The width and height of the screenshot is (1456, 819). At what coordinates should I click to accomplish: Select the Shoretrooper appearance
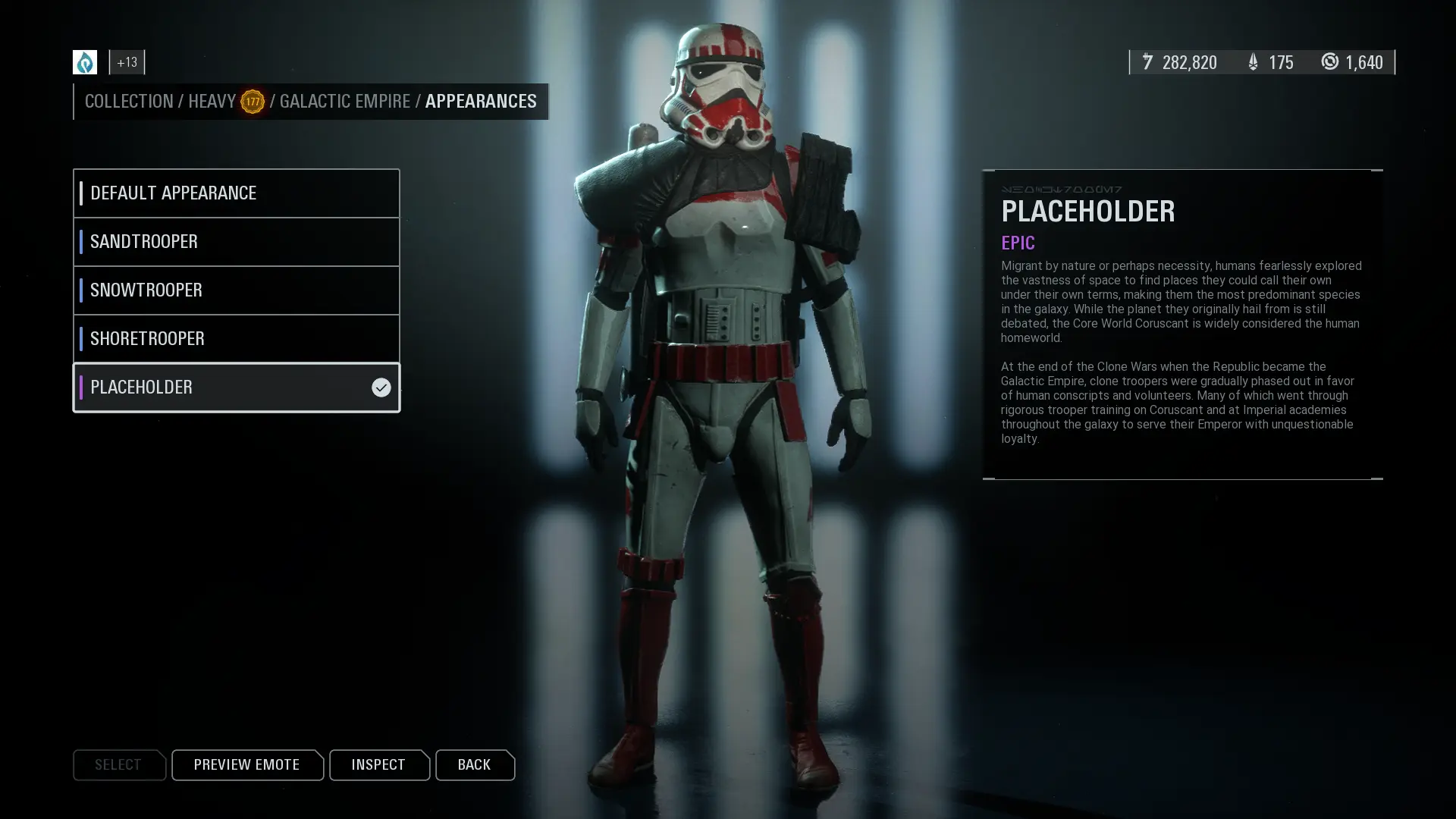click(236, 339)
